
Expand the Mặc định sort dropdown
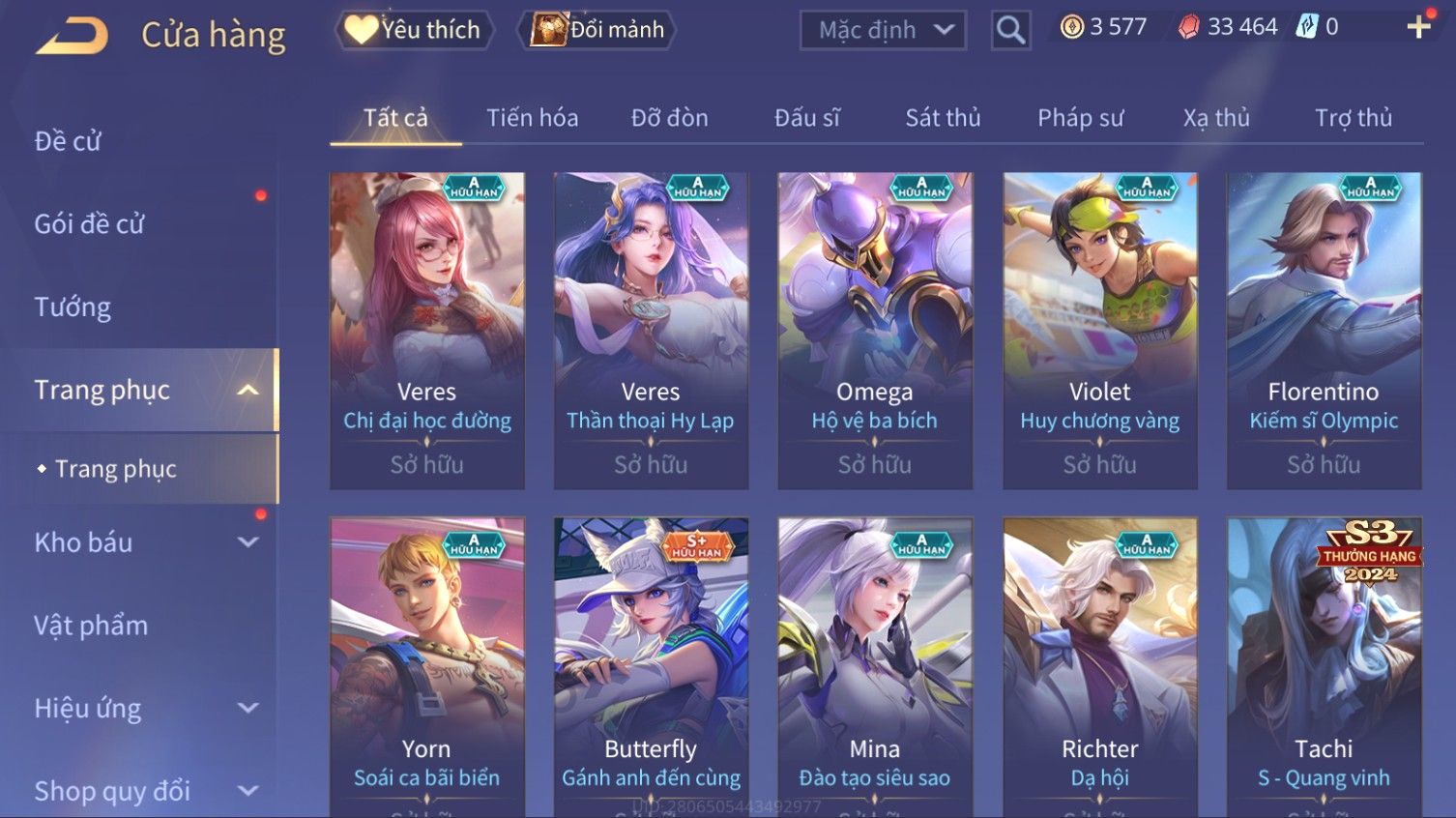(x=884, y=31)
